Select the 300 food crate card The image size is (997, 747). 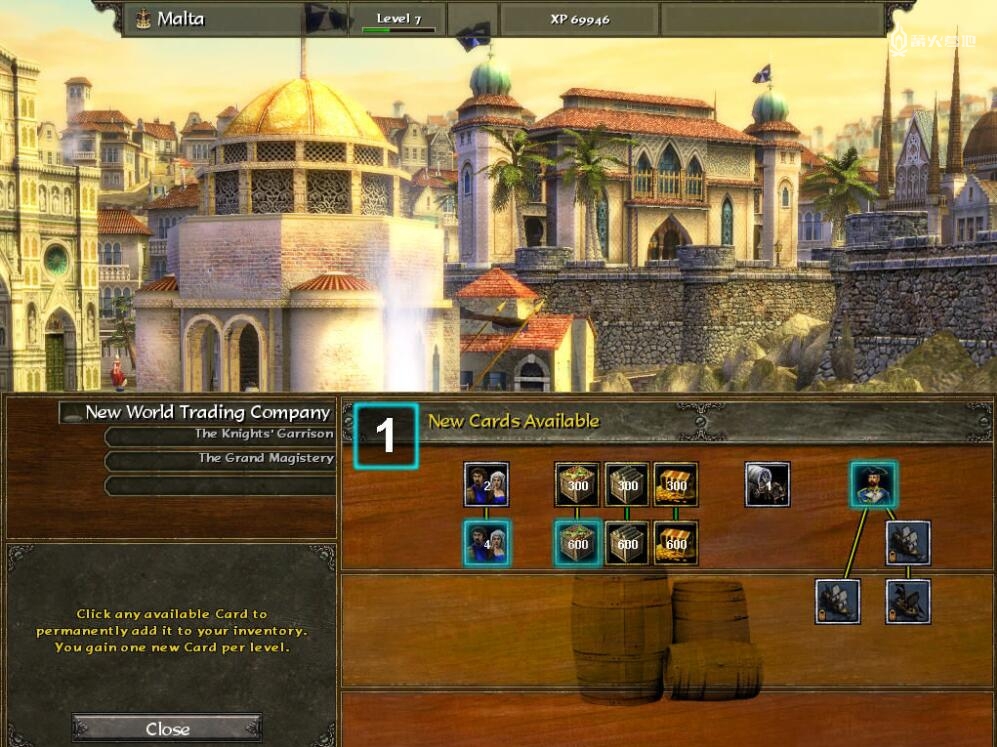click(x=577, y=485)
